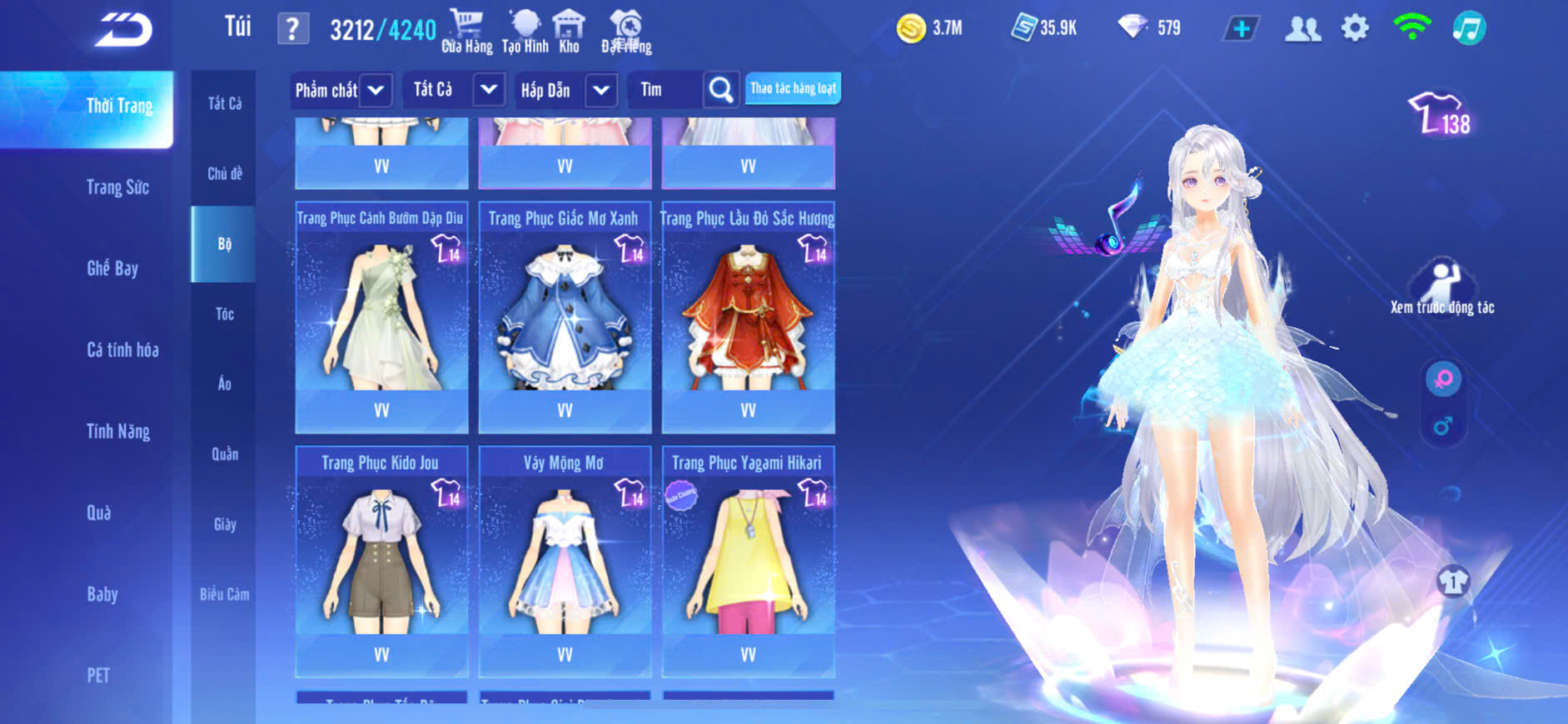The width and height of the screenshot is (1568, 724).
Task: Switch to the Ghế Bay tab
Action: coord(112,268)
